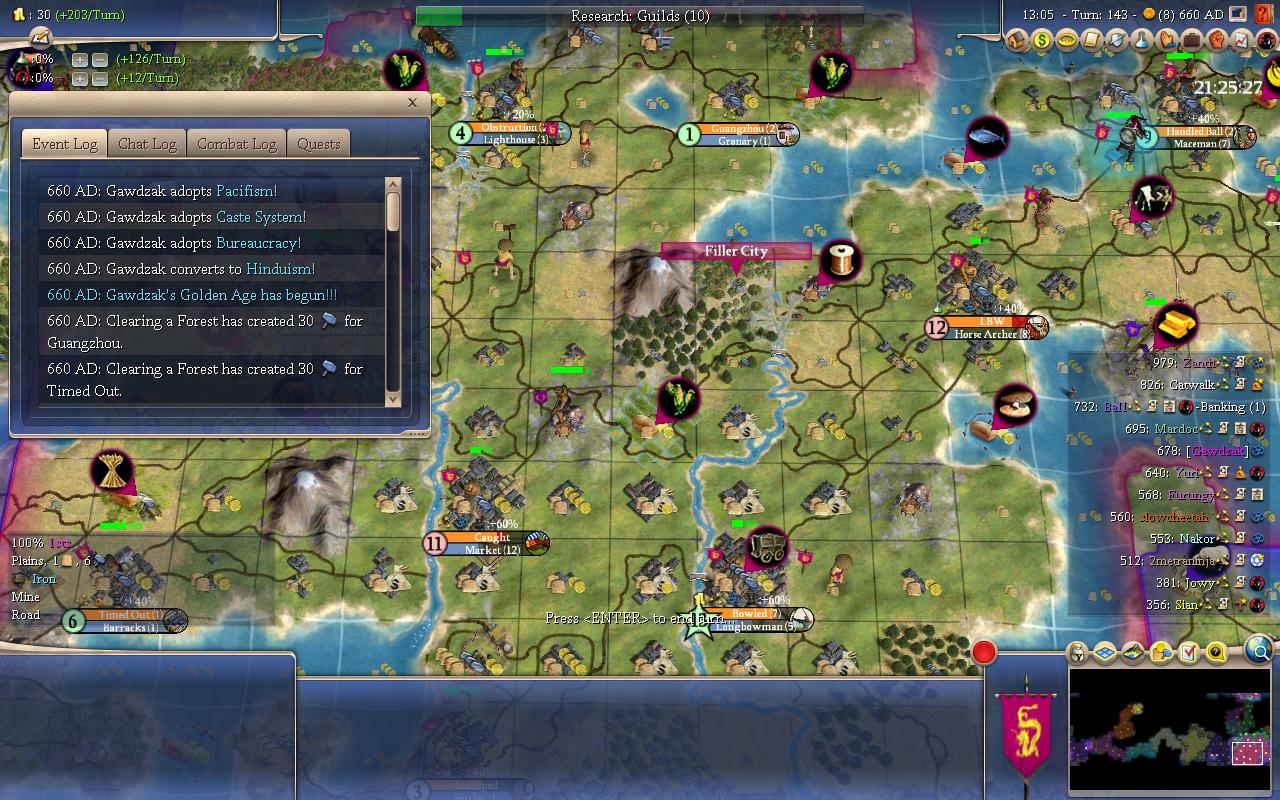
Task: Open the turn log pencil icon
Action: pos(41,37)
